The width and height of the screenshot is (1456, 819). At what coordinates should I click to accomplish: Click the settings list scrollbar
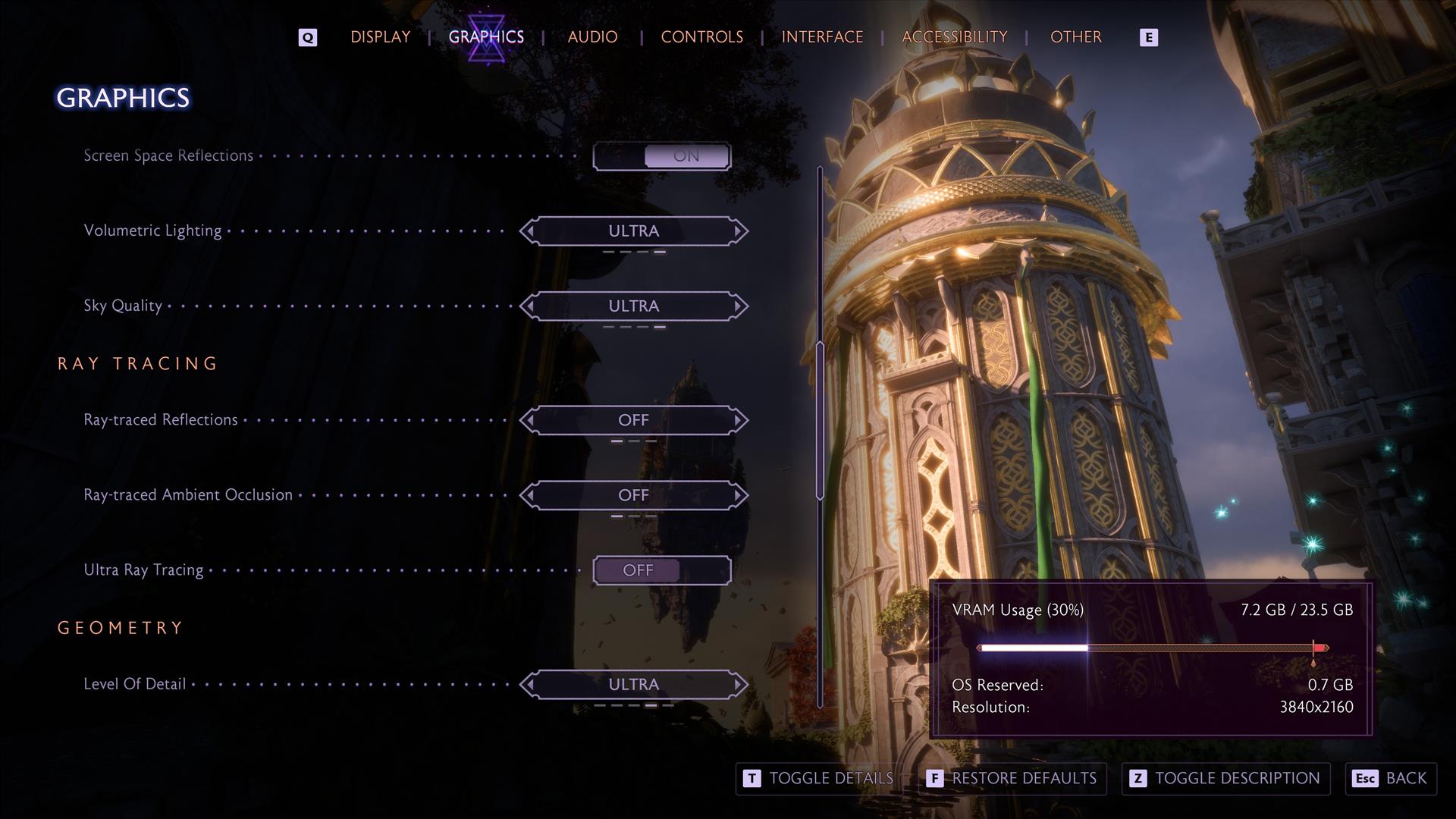click(x=820, y=421)
